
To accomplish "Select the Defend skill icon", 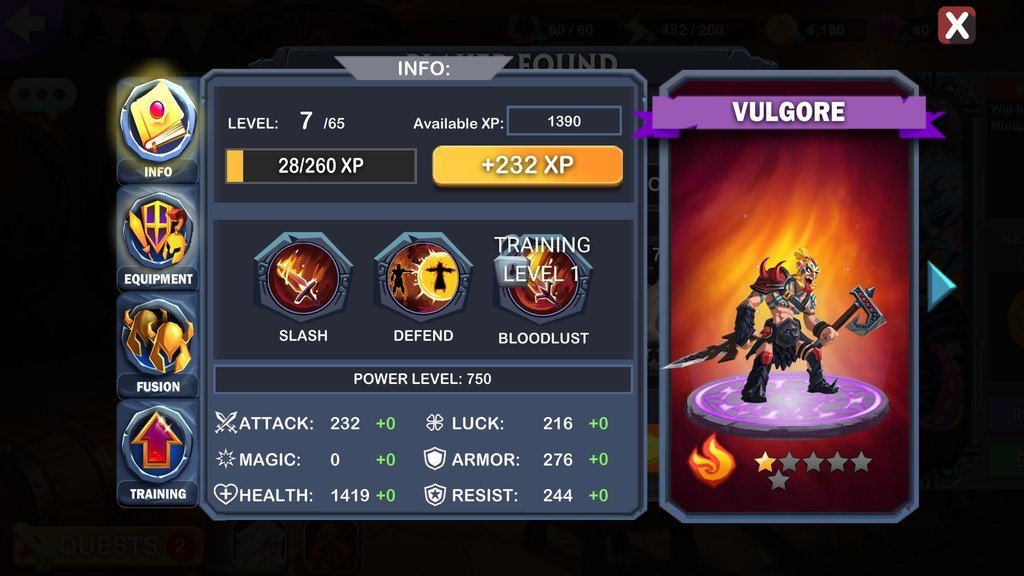I will (423, 277).
